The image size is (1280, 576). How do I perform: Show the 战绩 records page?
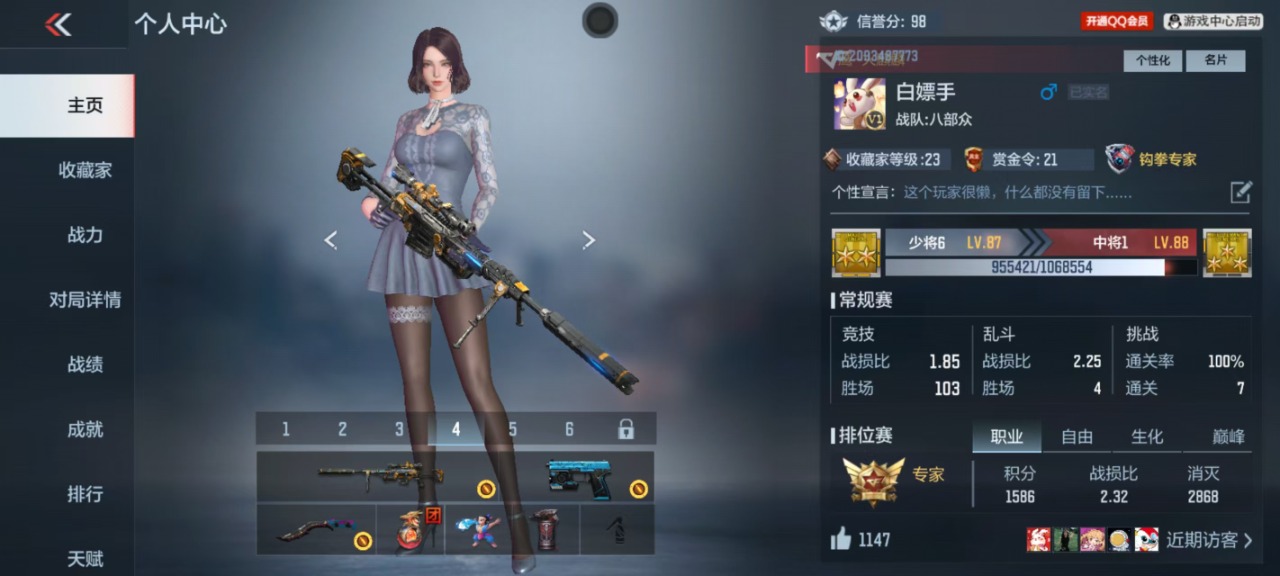pos(85,365)
